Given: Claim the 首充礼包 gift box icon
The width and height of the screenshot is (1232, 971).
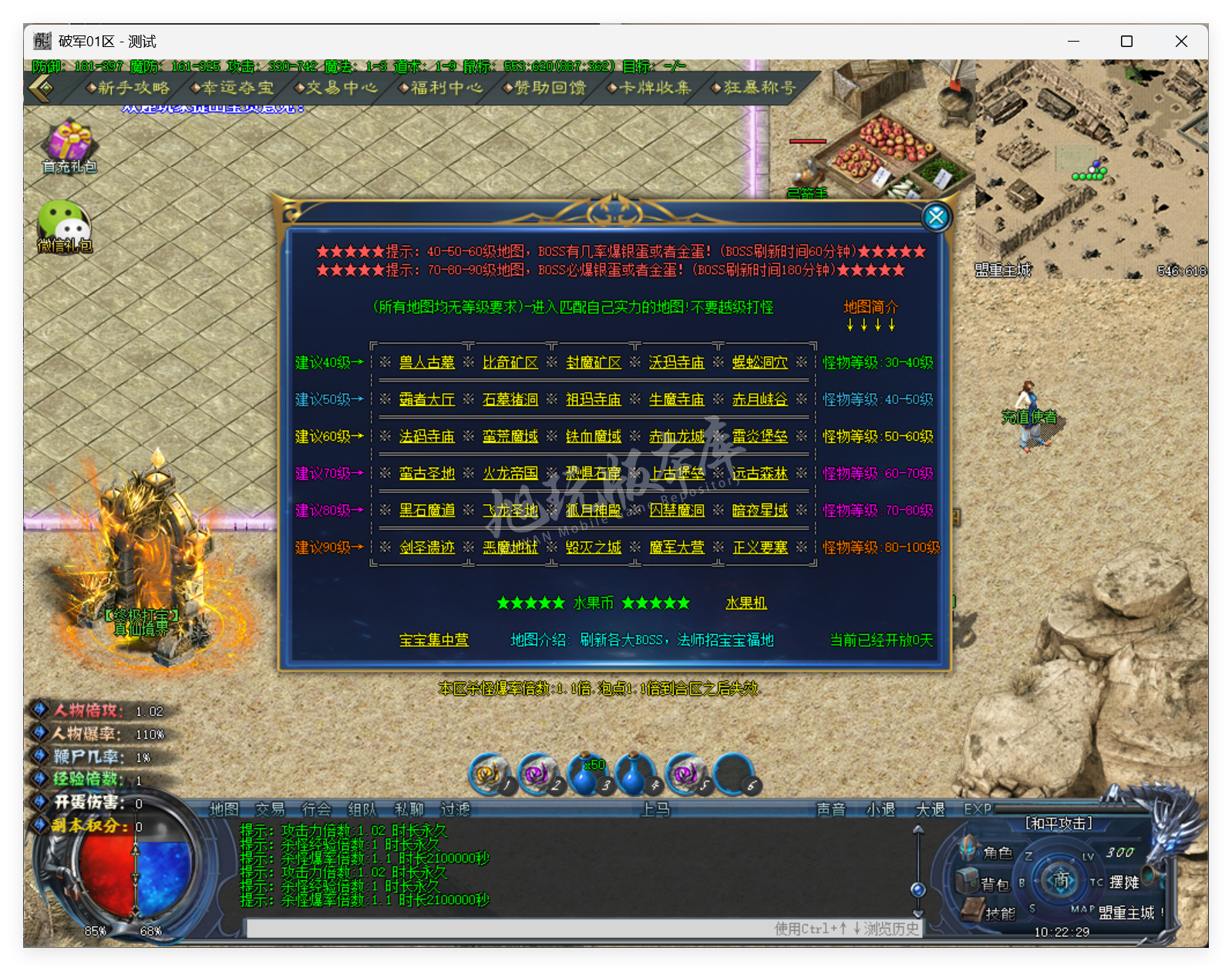Looking at the screenshot, I should coord(69,145).
